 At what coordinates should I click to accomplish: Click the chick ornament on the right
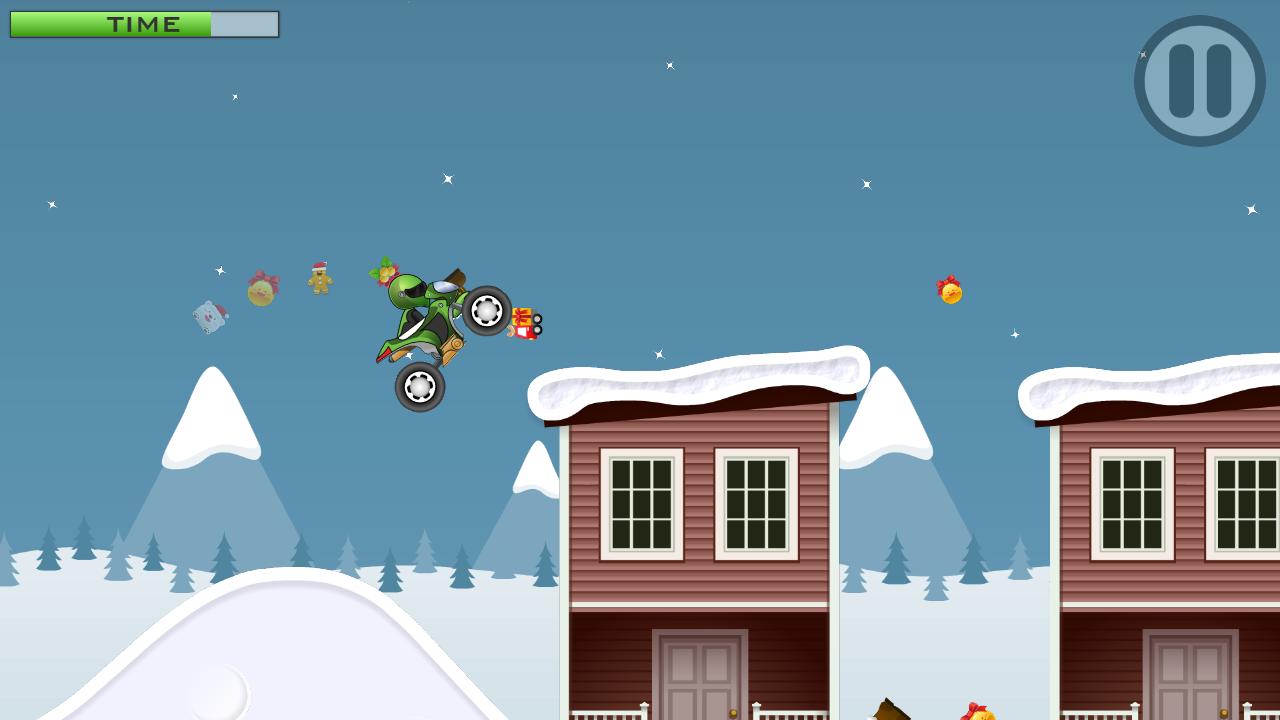pyautogui.click(x=950, y=292)
